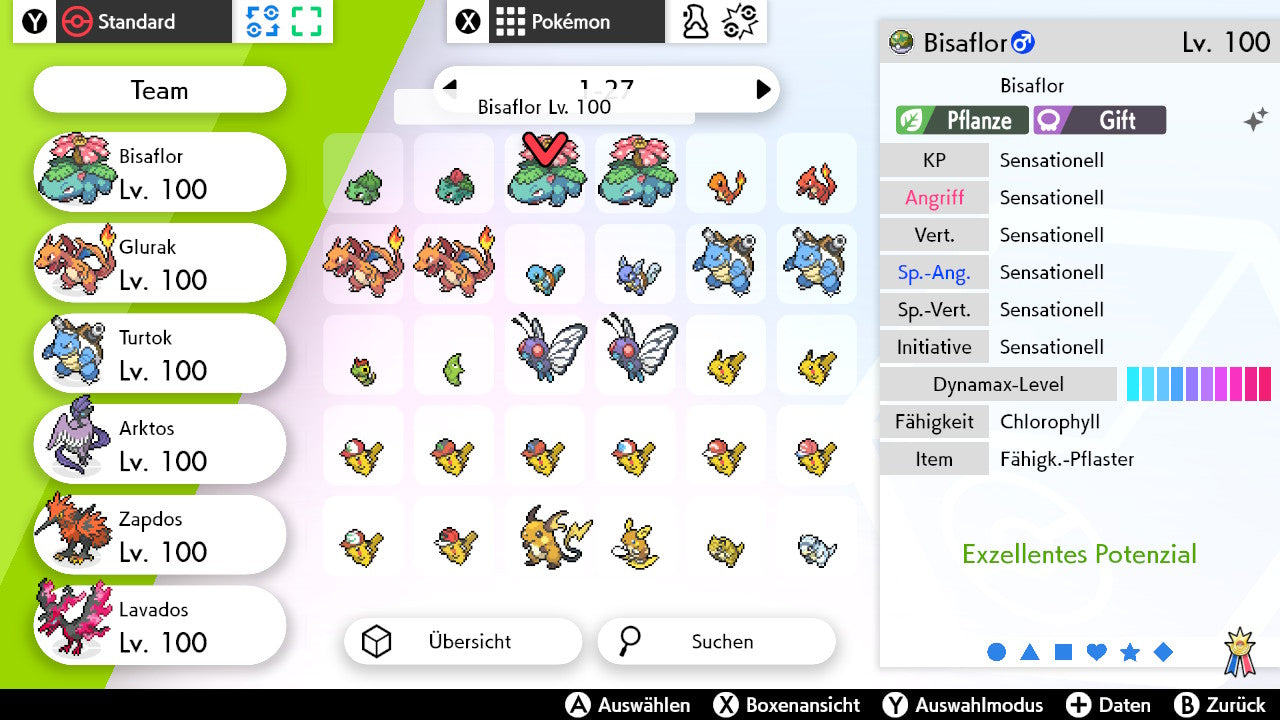This screenshot has width=1280, height=720.
Task: Switch to the Standard selection mode
Action: pyautogui.click(x=122, y=22)
